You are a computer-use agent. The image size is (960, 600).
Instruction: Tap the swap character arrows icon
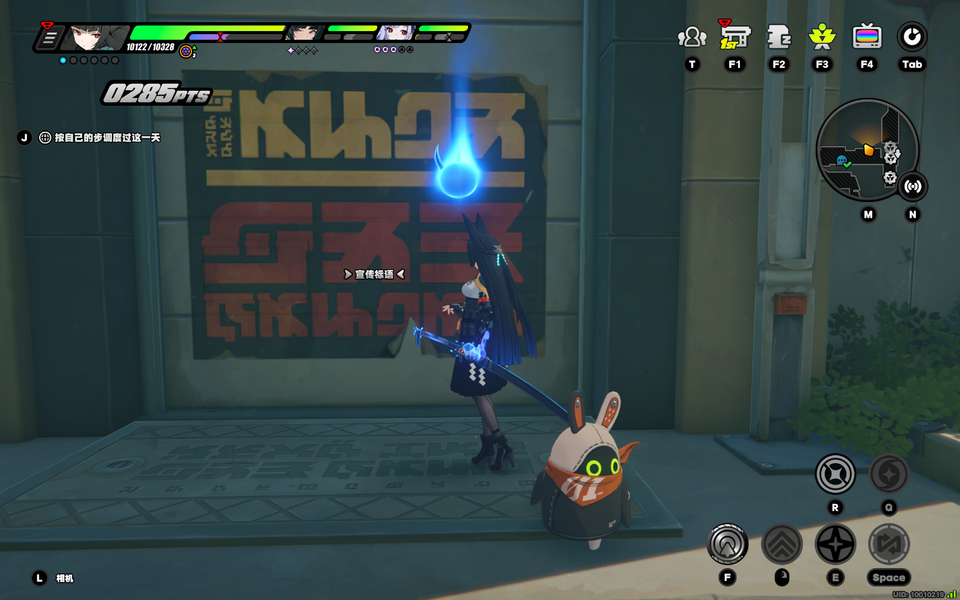pos(888,544)
